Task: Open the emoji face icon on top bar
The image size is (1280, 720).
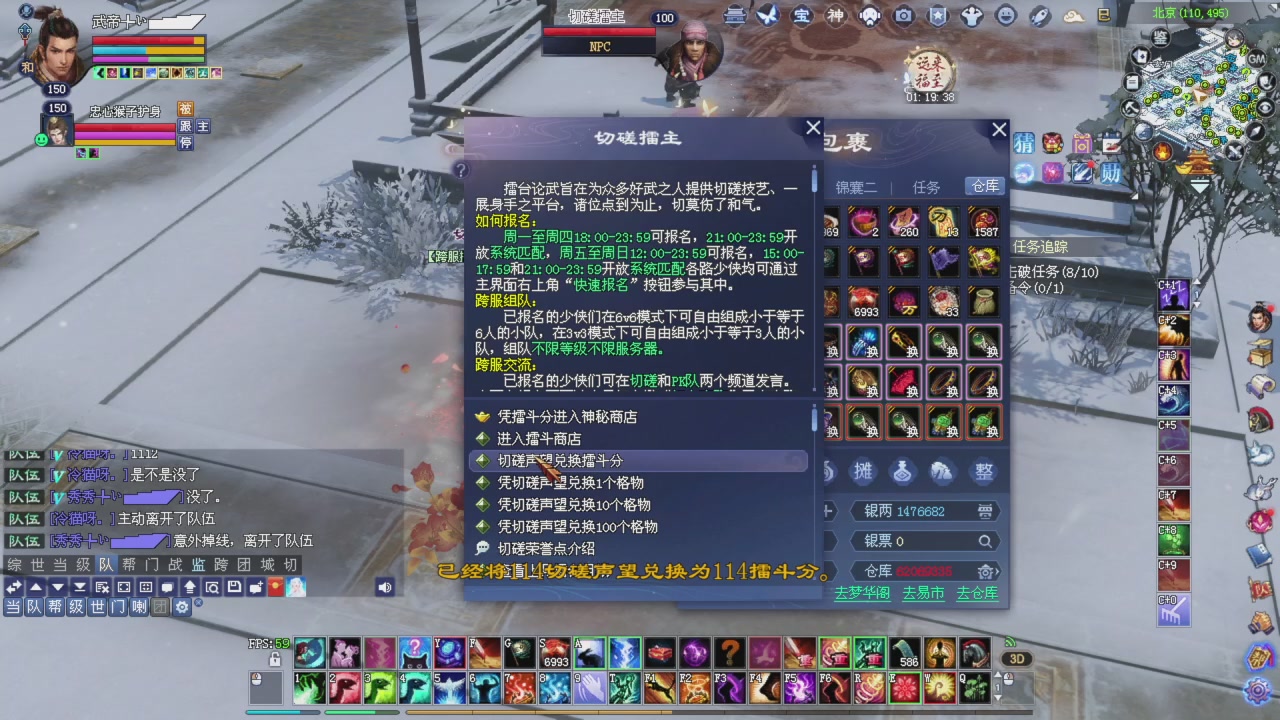Action: click(x=1007, y=16)
